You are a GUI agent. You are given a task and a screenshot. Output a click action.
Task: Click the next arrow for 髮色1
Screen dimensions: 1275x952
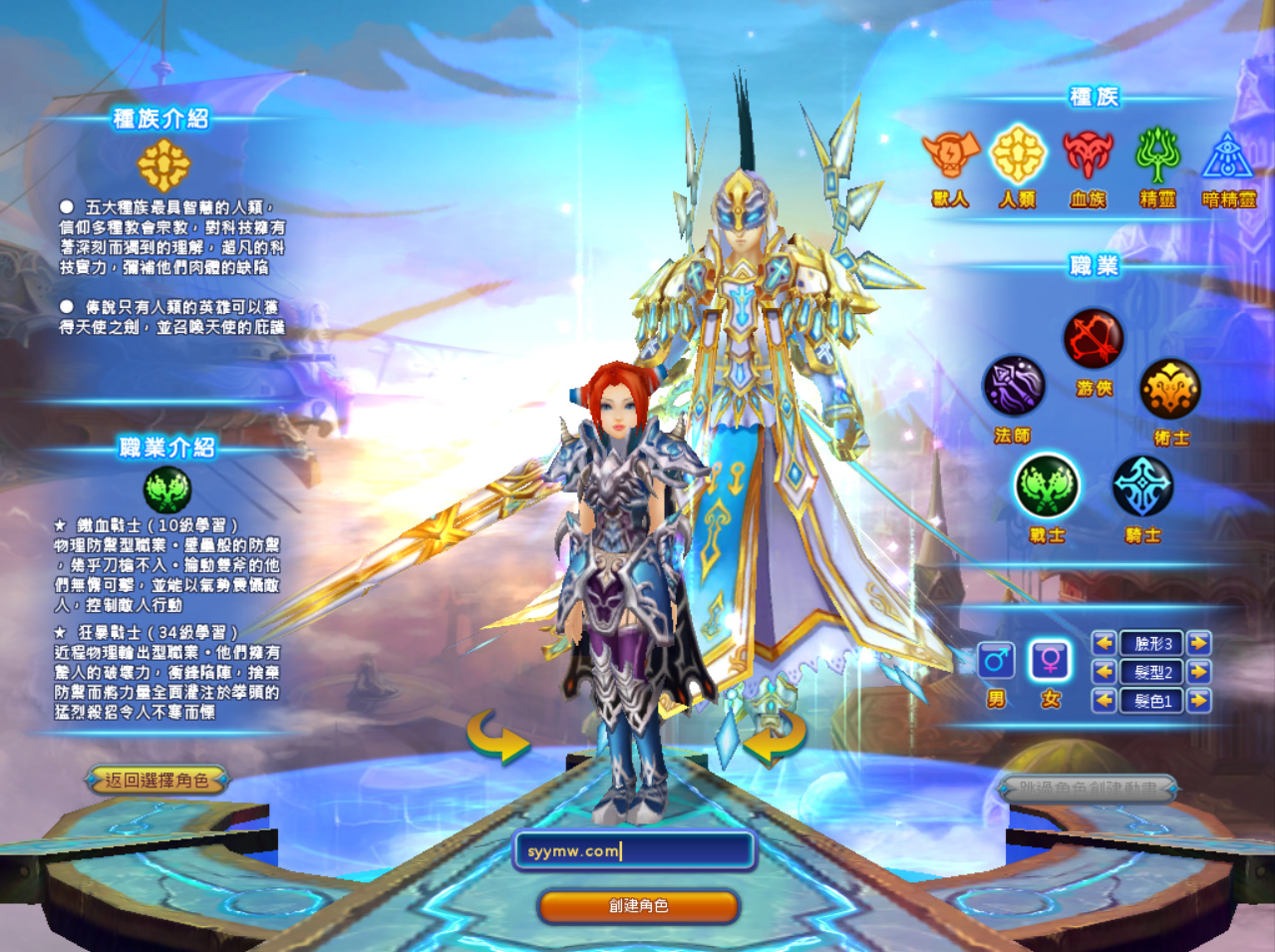tap(1199, 701)
